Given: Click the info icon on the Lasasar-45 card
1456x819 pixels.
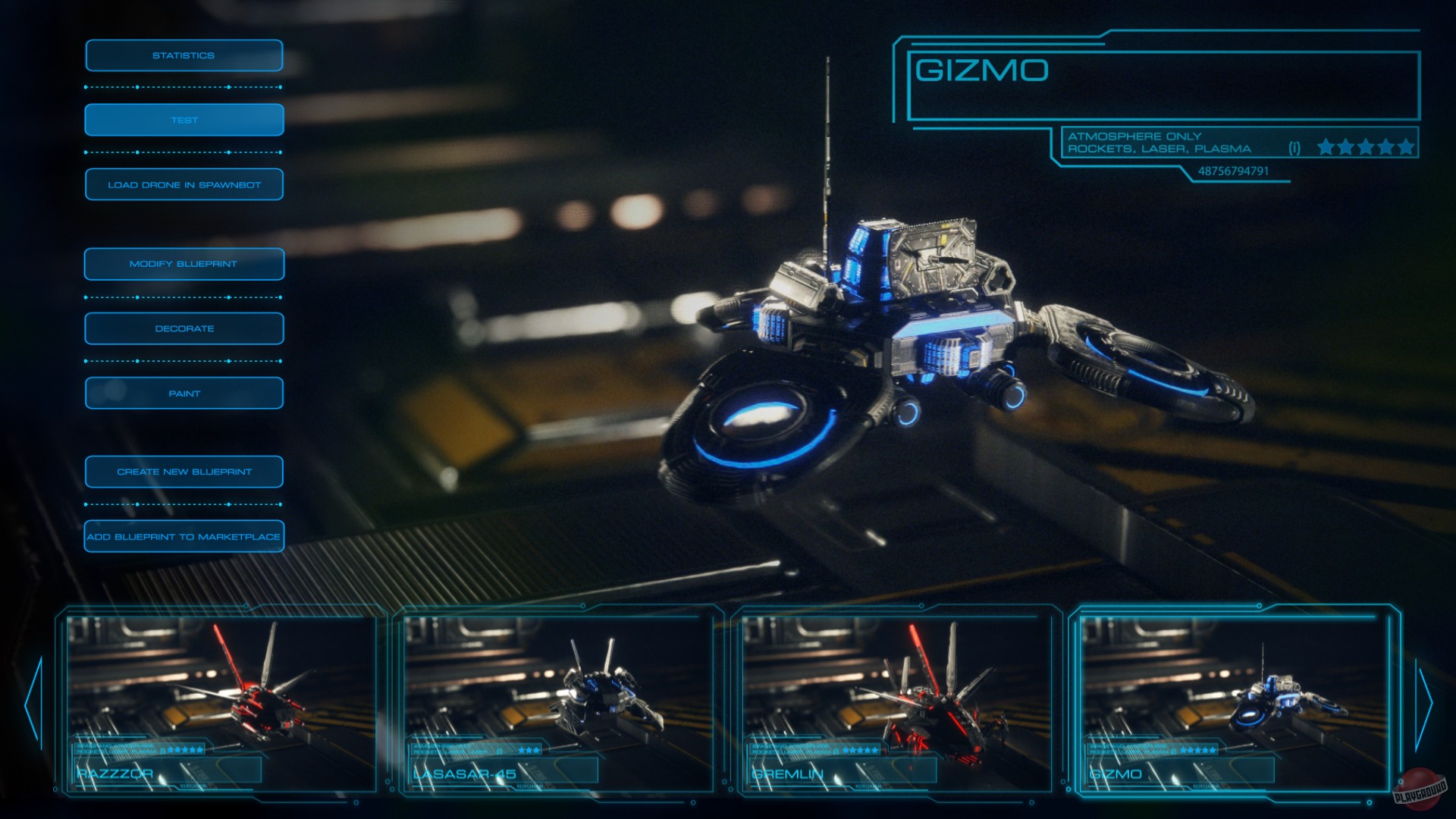Looking at the screenshot, I should click(498, 751).
